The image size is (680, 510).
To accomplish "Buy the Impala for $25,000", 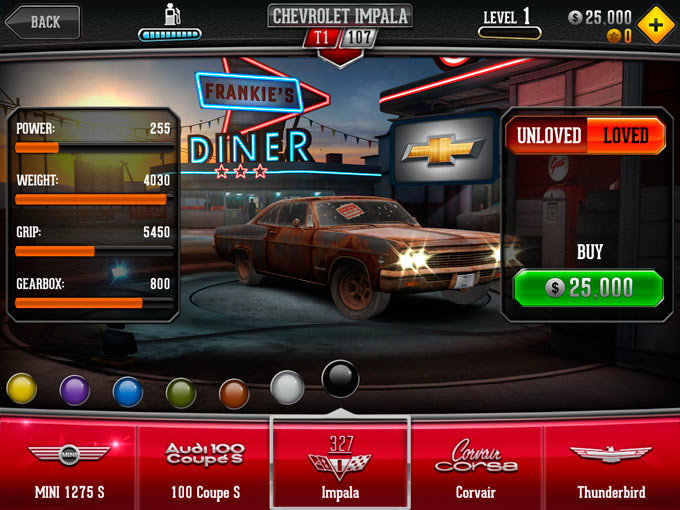I will 588,288.
